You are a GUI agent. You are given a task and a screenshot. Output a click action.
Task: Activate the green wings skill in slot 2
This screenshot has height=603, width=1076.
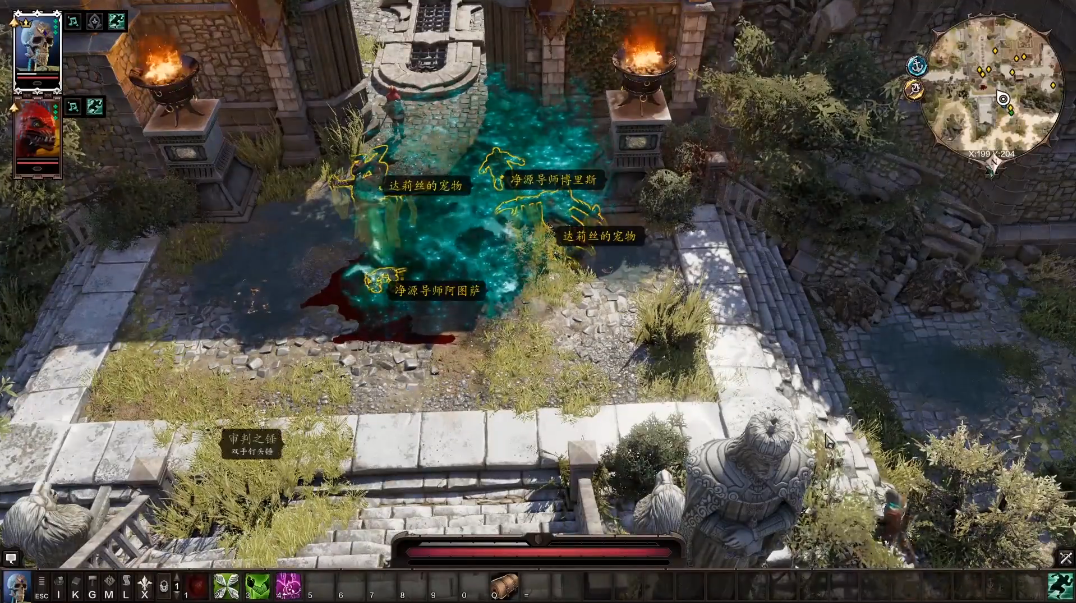click(228, 586)
